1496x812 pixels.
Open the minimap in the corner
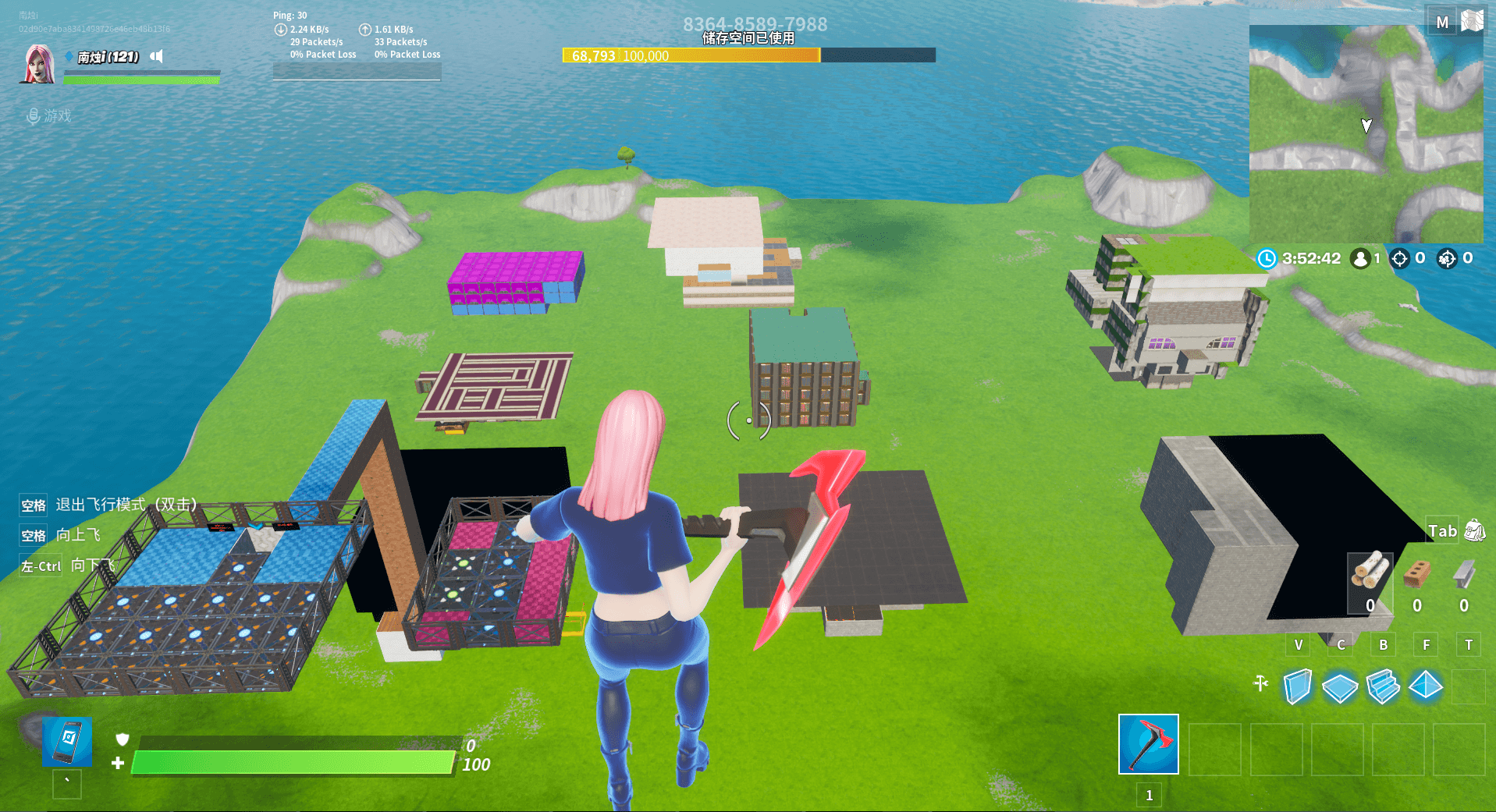(x=1366, y=134)
